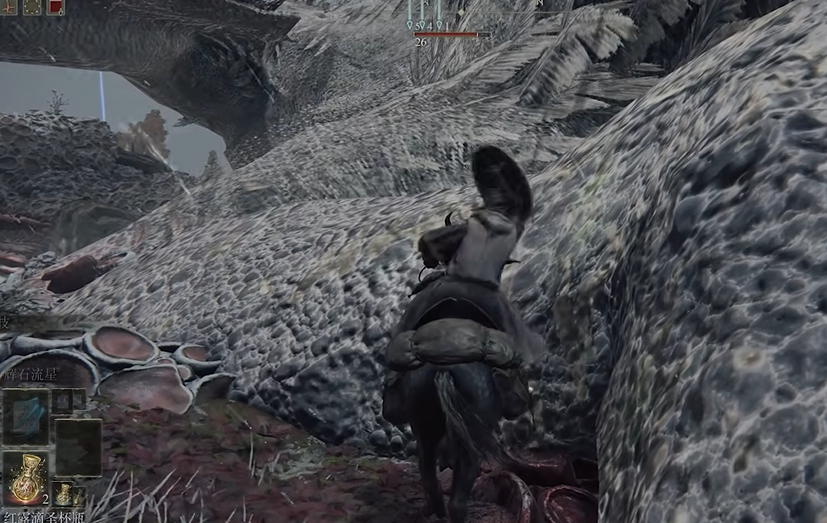This screenshot has height=523, width=827.
Task: Click the red square status effect icon
Action: tap(55, 6)
